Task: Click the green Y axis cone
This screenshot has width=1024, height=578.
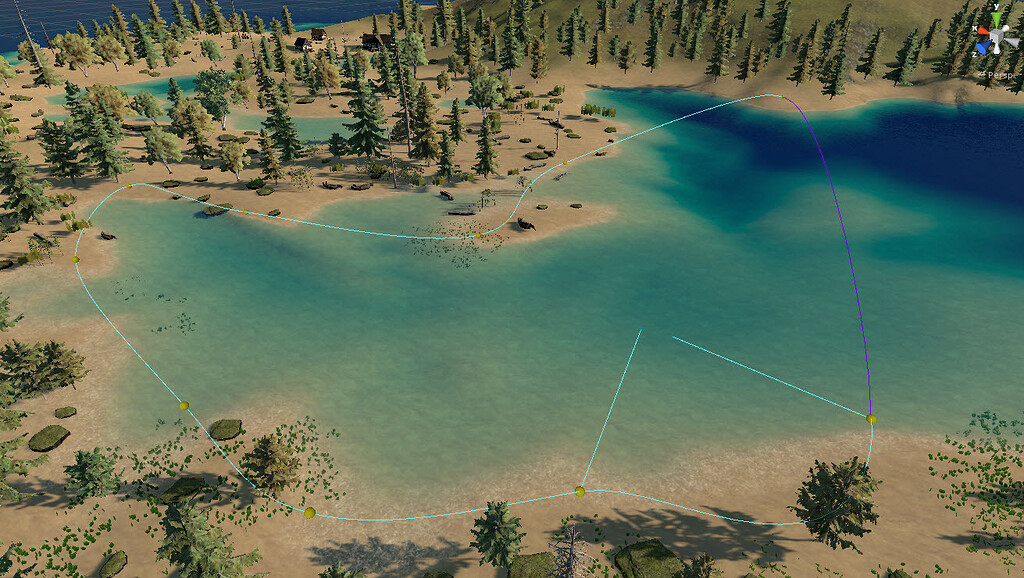Action: click(997, 18)
